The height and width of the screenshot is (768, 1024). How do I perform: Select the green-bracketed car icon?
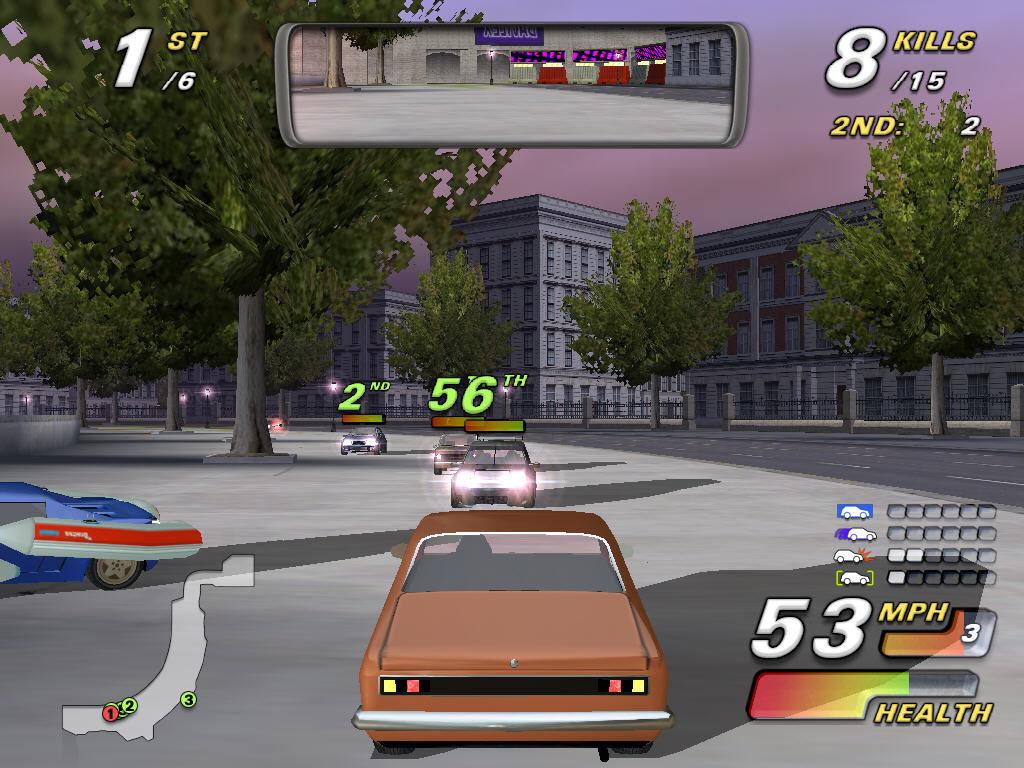[x=854, y=578]
